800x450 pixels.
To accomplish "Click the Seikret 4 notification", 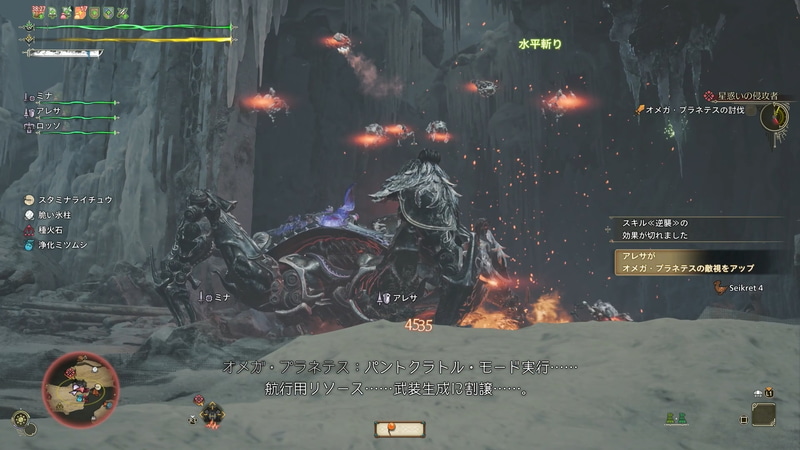I will coord(738,288).
